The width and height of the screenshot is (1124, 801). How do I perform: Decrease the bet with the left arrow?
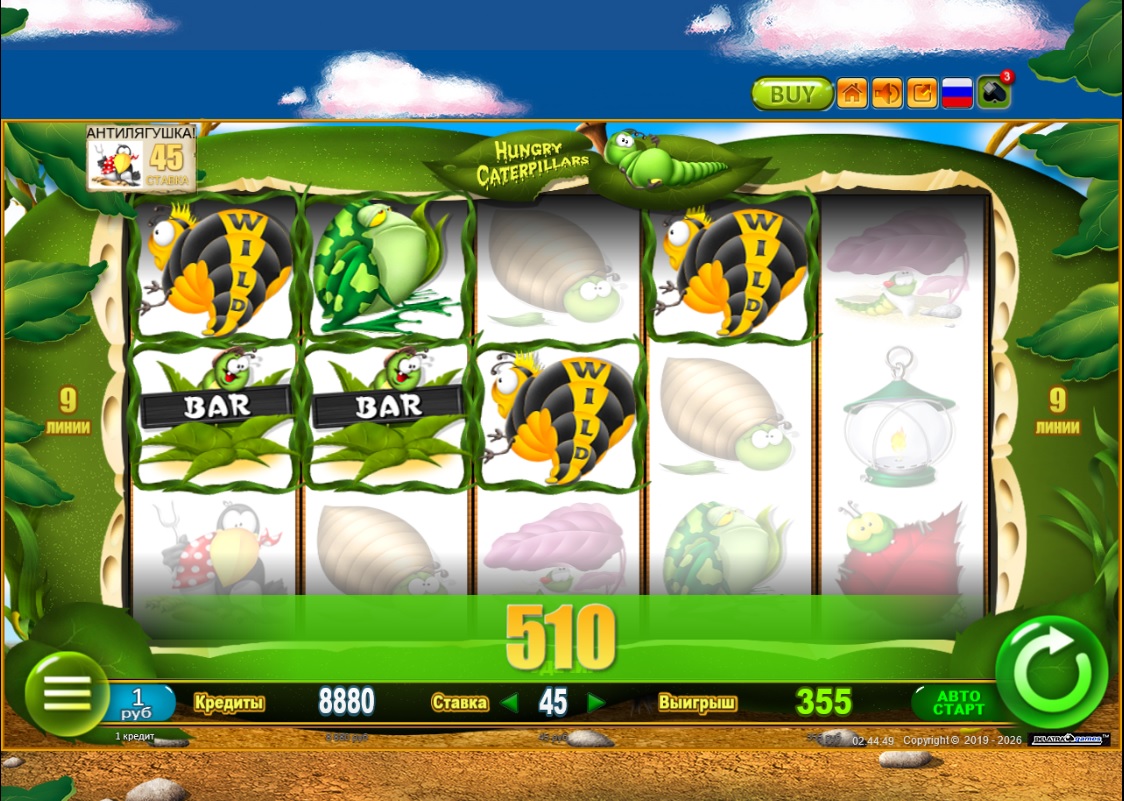tap(509, 703)
